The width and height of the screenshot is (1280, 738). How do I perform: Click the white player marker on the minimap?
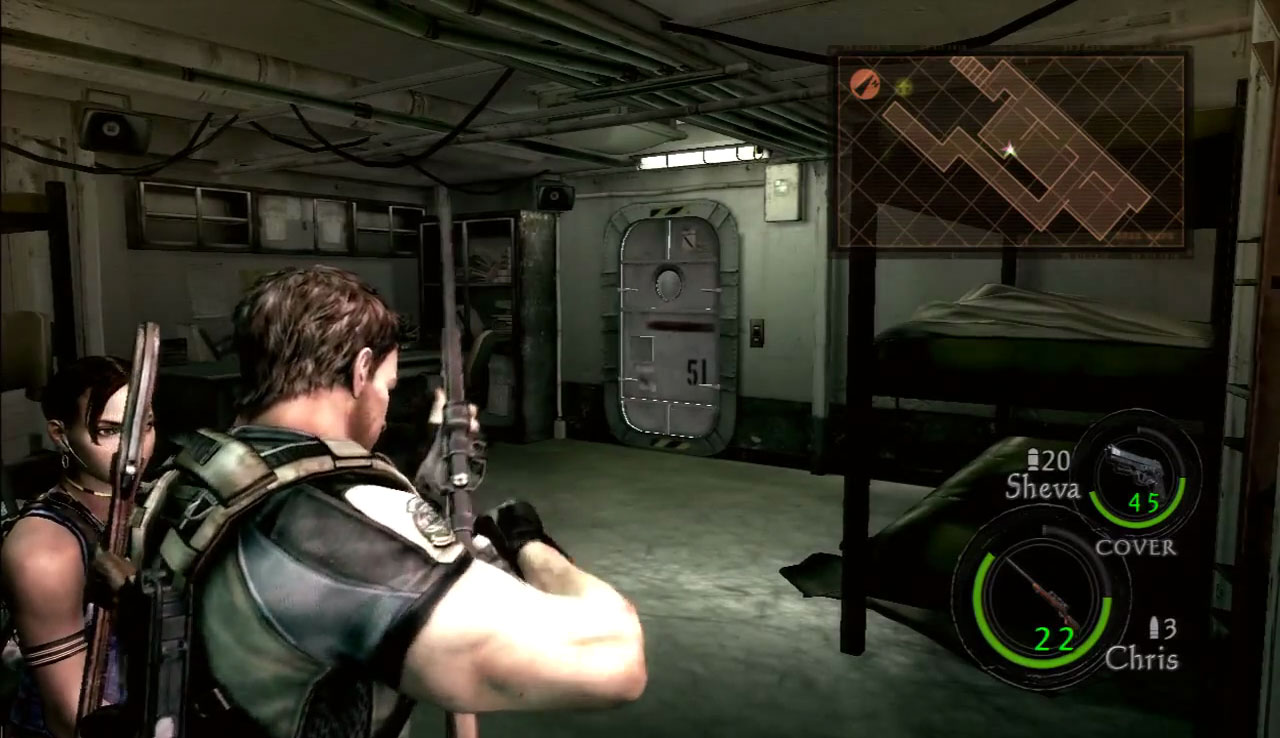(1010, 151)
